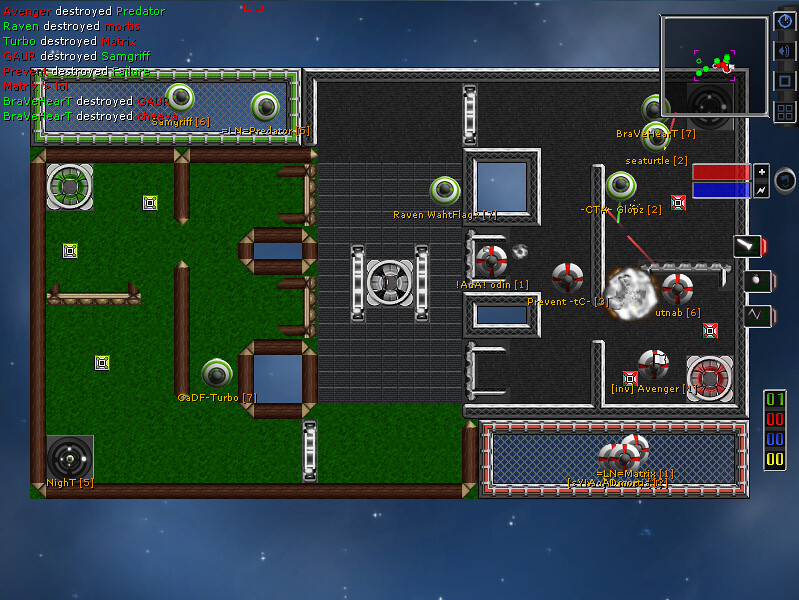Click the single square icon beside minimap
Screen dimensions: 799x600
(x=785, y=81)
